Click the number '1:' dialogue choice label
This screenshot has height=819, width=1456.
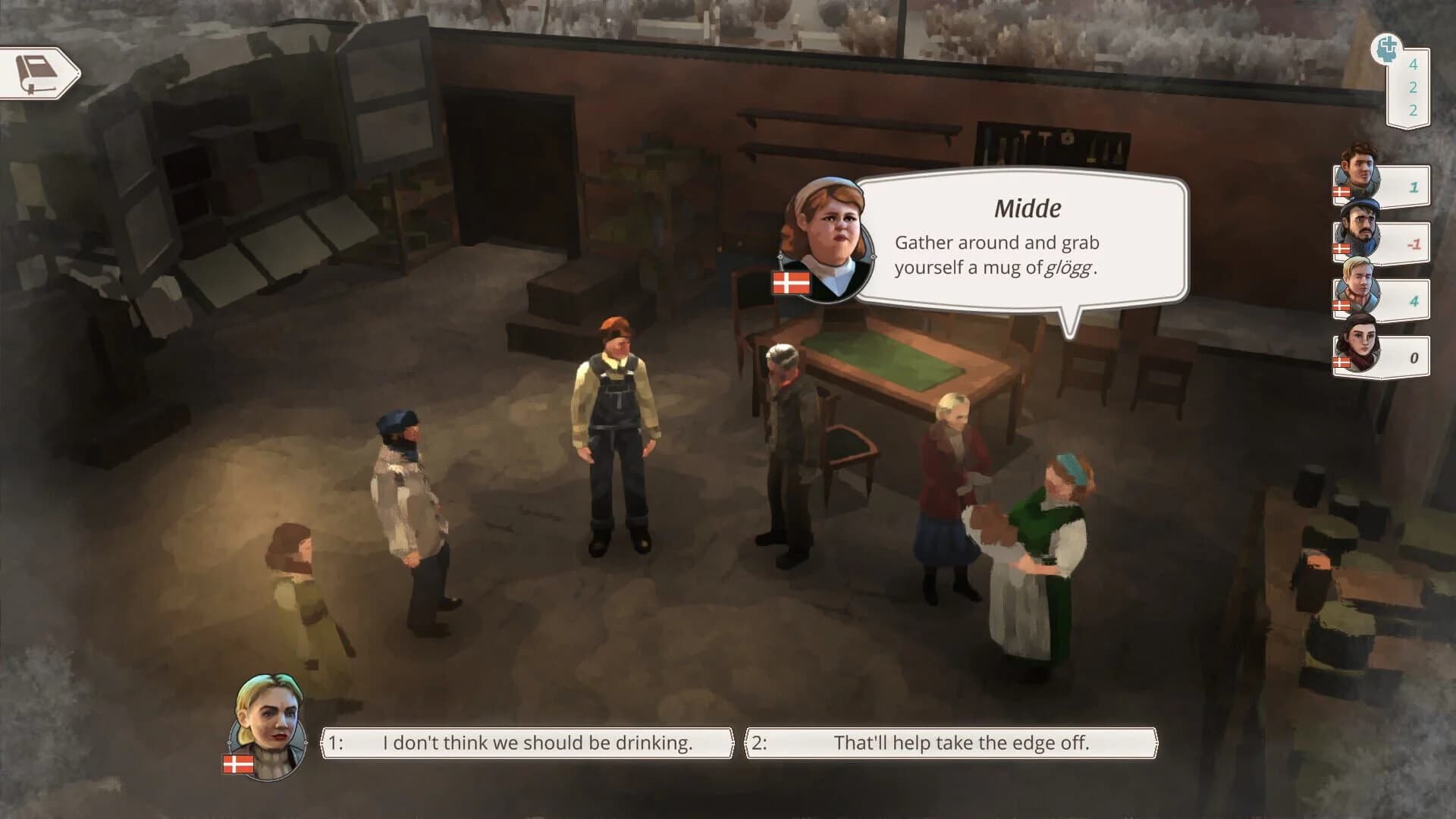334,743
